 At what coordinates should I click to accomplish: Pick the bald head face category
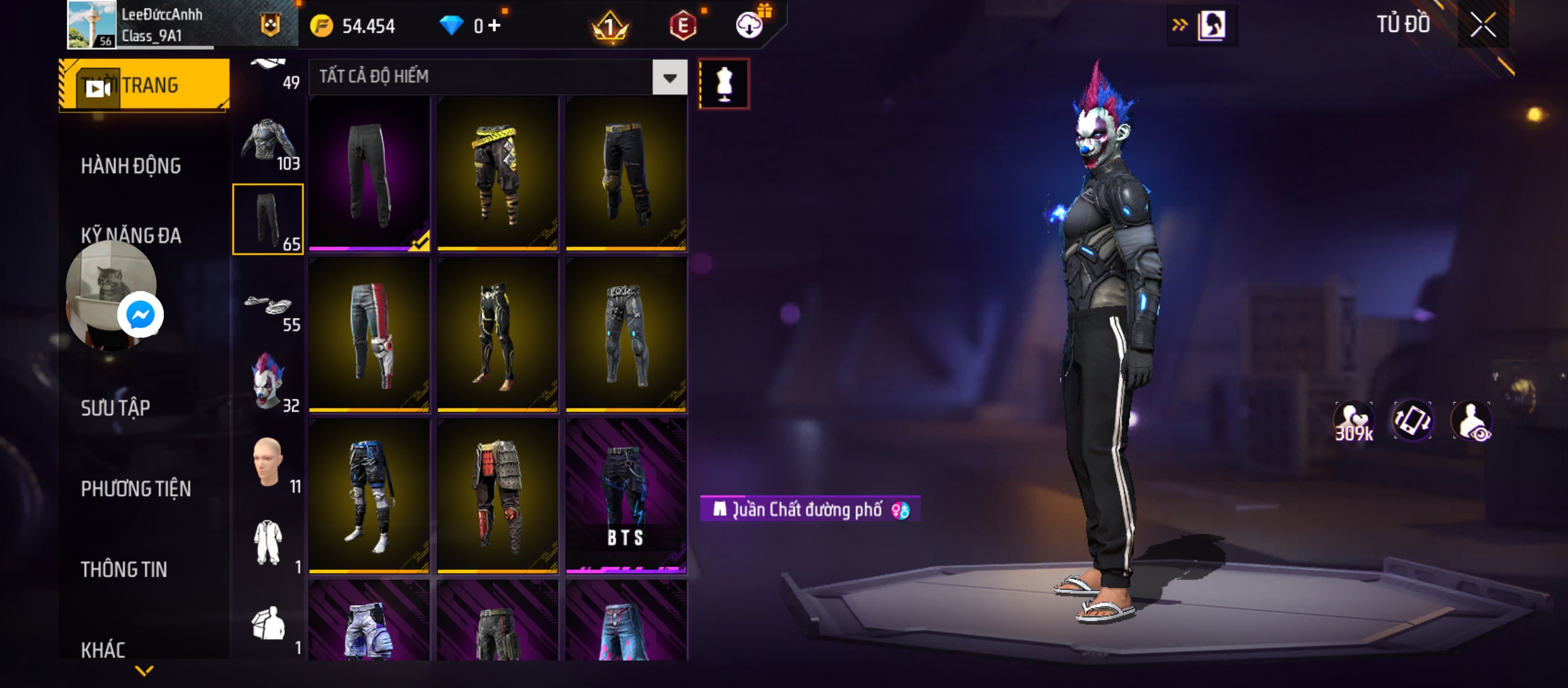click(268, 463)
